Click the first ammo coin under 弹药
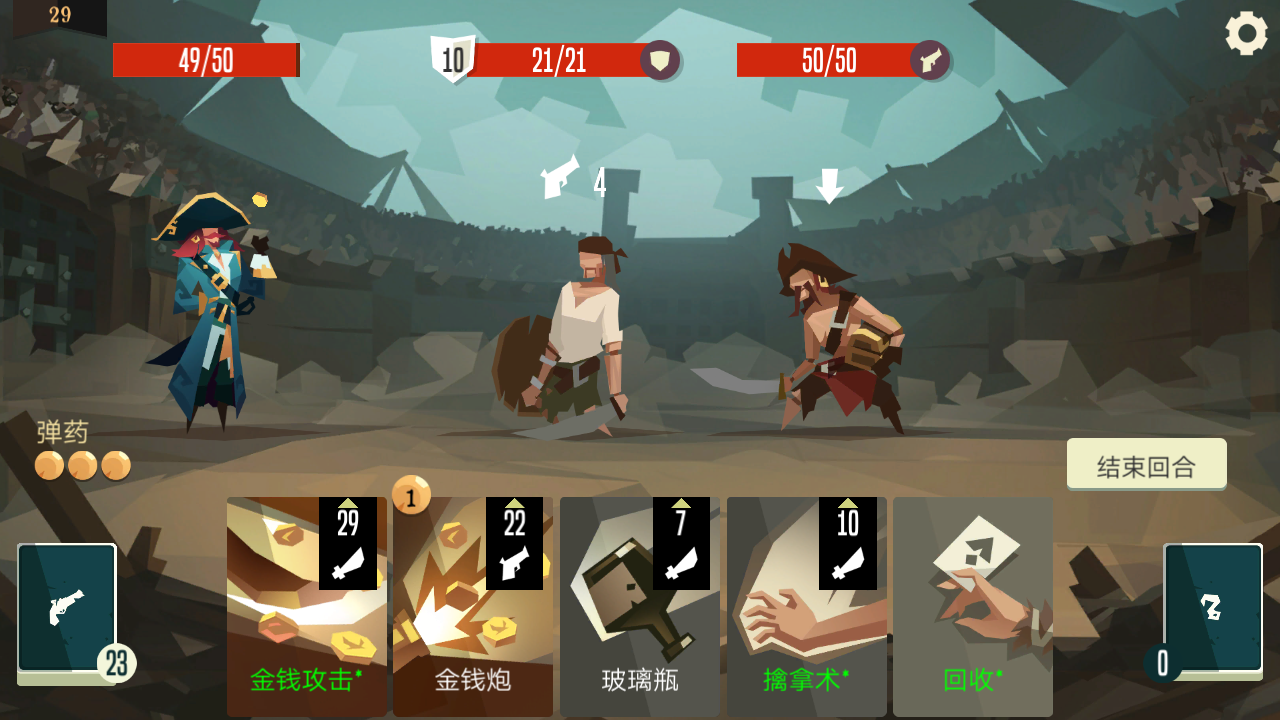Viewport: 1280px width, 720px height. click(47, 464)
